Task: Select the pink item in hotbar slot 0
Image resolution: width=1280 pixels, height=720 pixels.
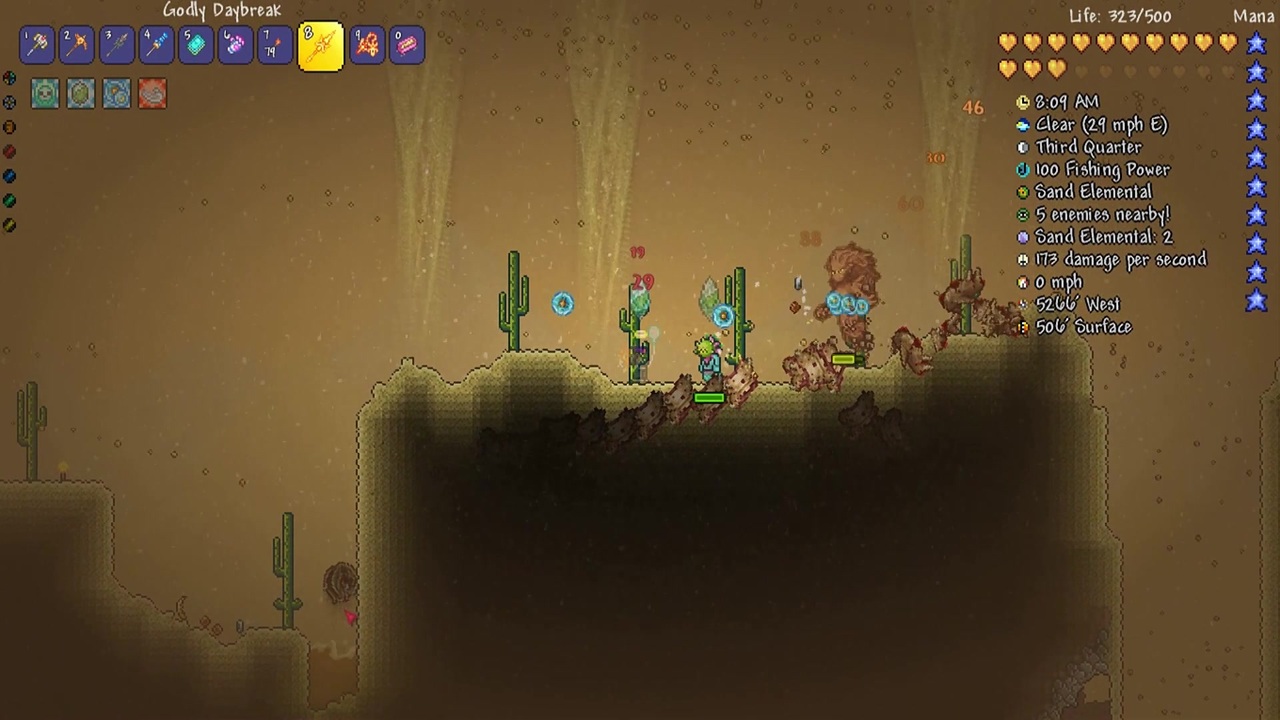Action: [x=406, y=44]
